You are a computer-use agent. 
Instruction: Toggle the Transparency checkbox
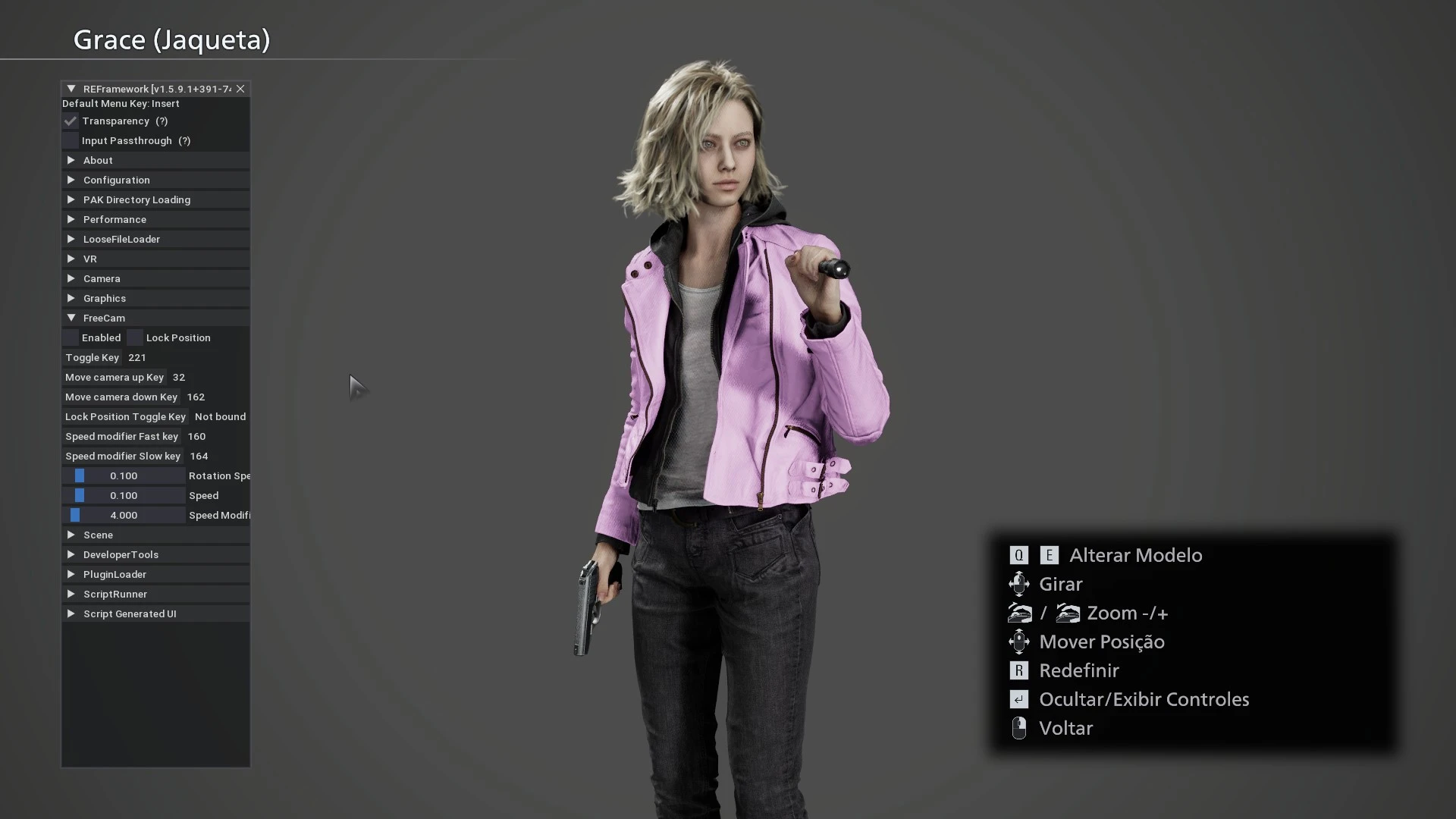click(71, 121)
